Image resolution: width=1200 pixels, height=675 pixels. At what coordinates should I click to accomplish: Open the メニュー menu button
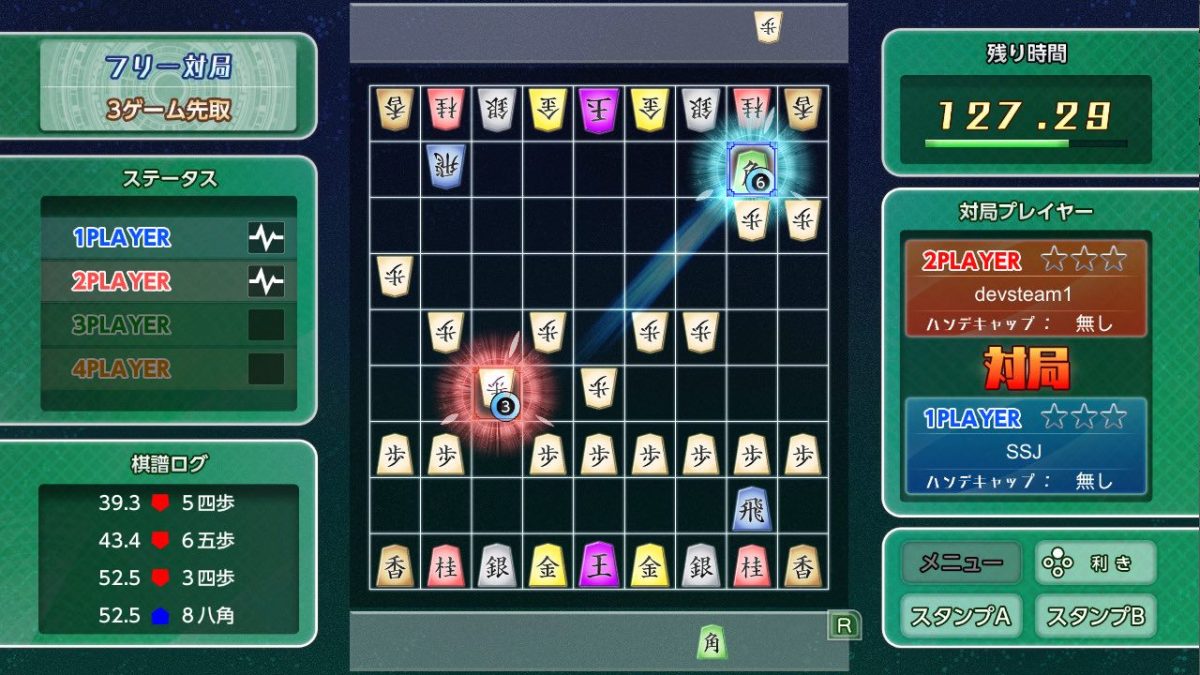pyautogui.click(x=960, y=563)
